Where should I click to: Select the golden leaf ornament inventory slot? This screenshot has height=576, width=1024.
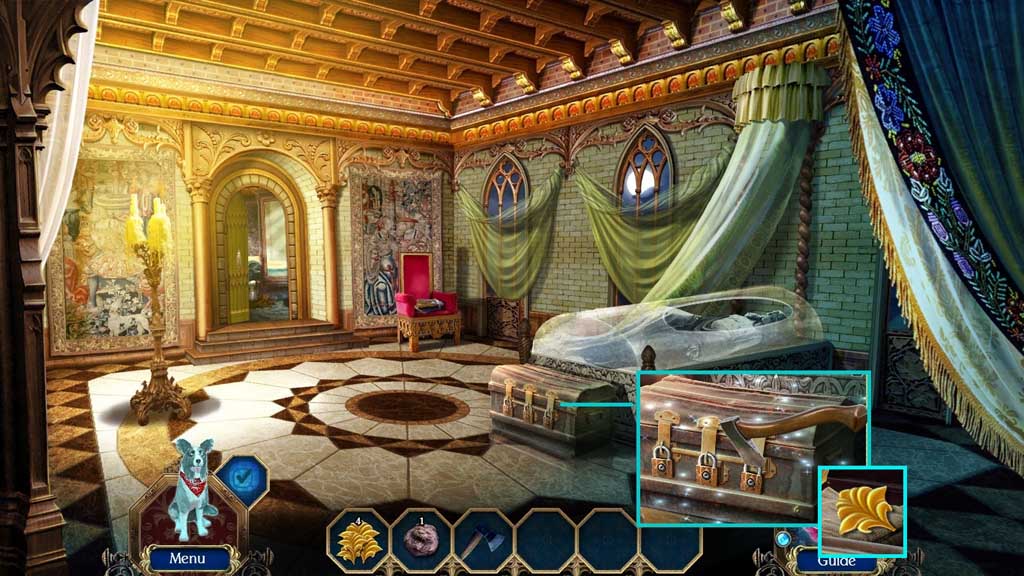(x=358, y=542)
